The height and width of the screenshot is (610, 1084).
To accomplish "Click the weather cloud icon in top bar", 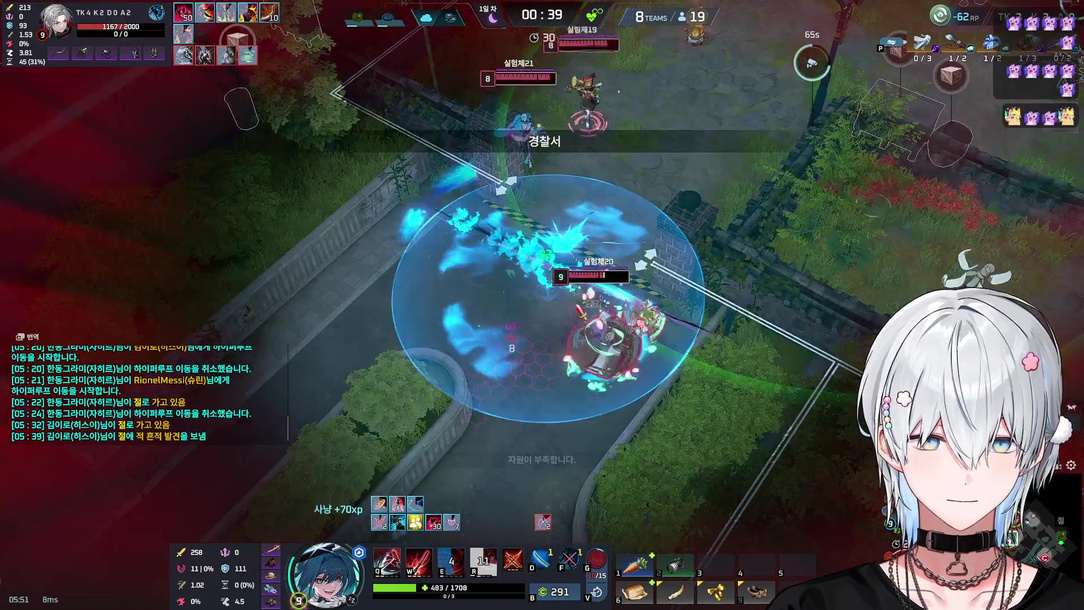I will 427,18.
